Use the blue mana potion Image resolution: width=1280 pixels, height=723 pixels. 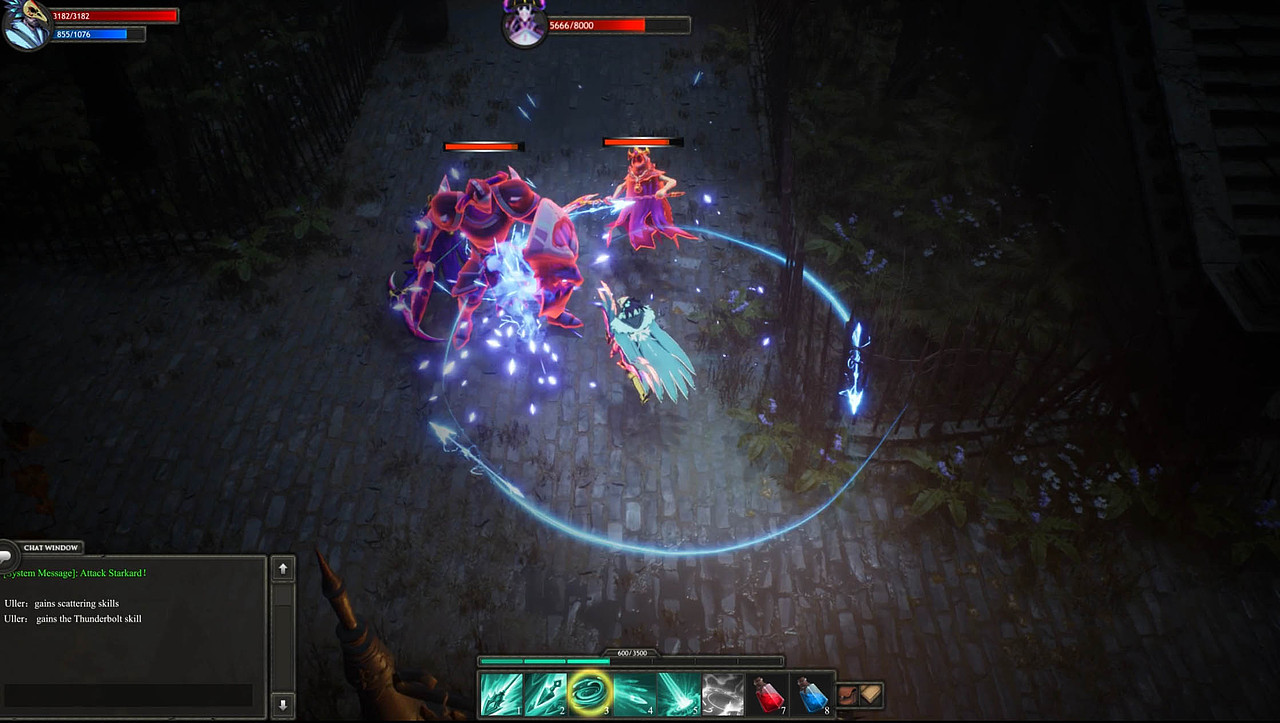click(812, 694)
